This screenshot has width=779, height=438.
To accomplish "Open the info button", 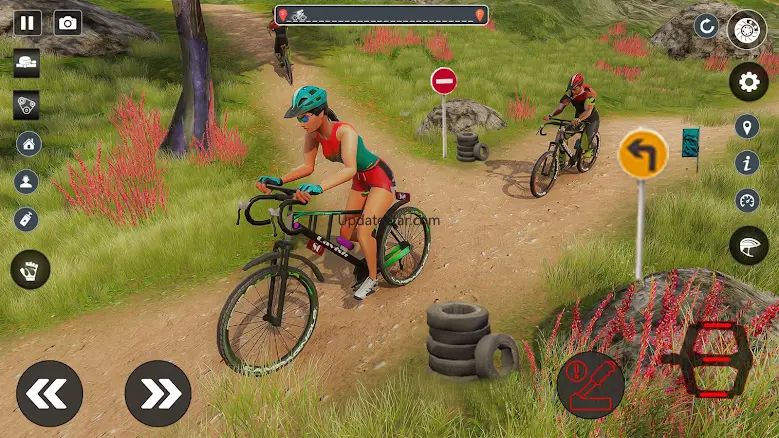I will (x=747, y=163).
